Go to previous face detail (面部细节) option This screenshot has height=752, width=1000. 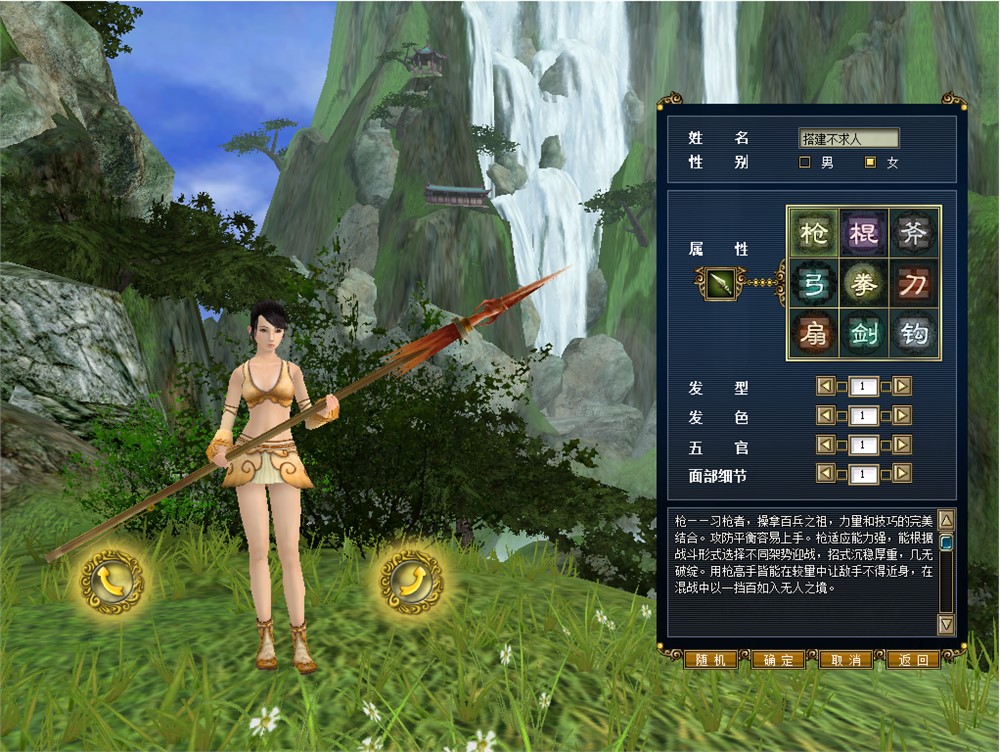point(825,473)
